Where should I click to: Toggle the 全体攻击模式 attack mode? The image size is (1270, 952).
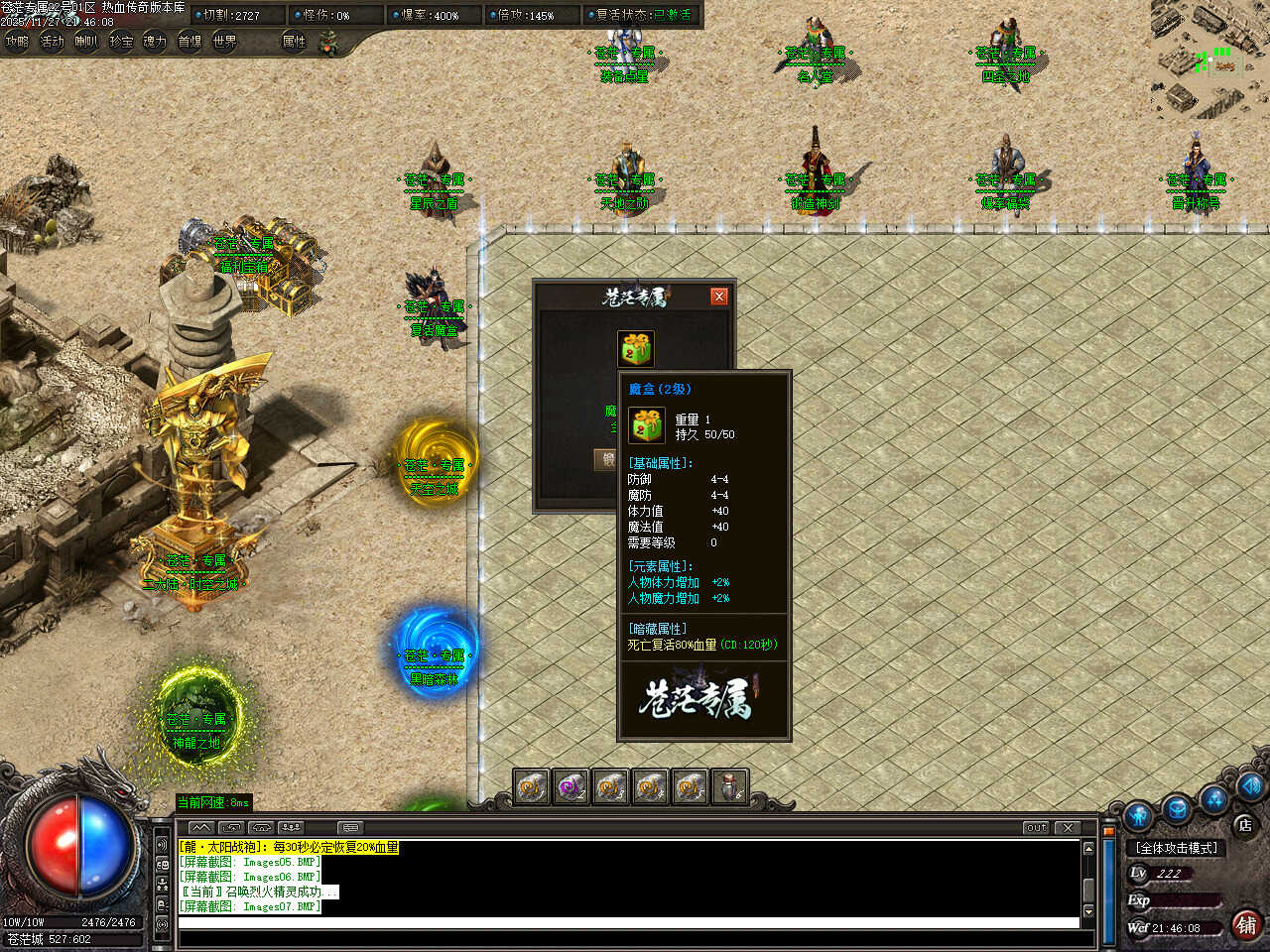(1178, 848)
